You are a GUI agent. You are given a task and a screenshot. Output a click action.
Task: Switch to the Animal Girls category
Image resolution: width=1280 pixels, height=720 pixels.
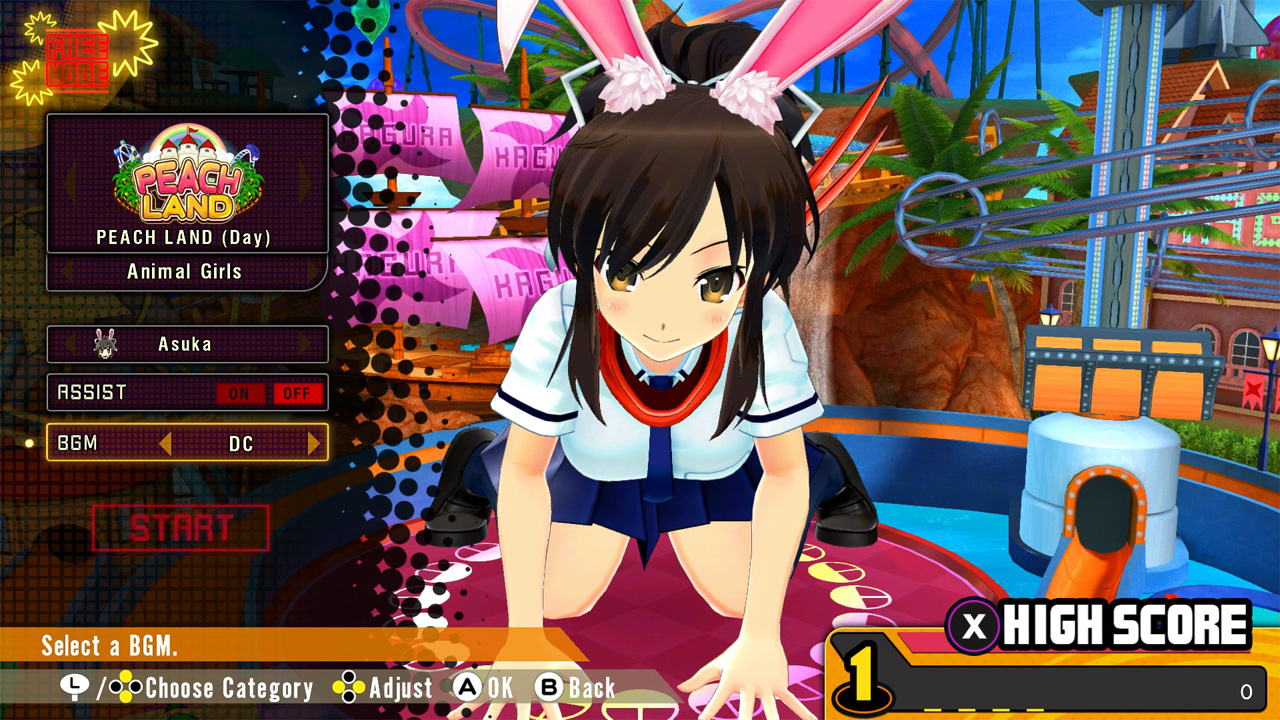click(186, 271)
